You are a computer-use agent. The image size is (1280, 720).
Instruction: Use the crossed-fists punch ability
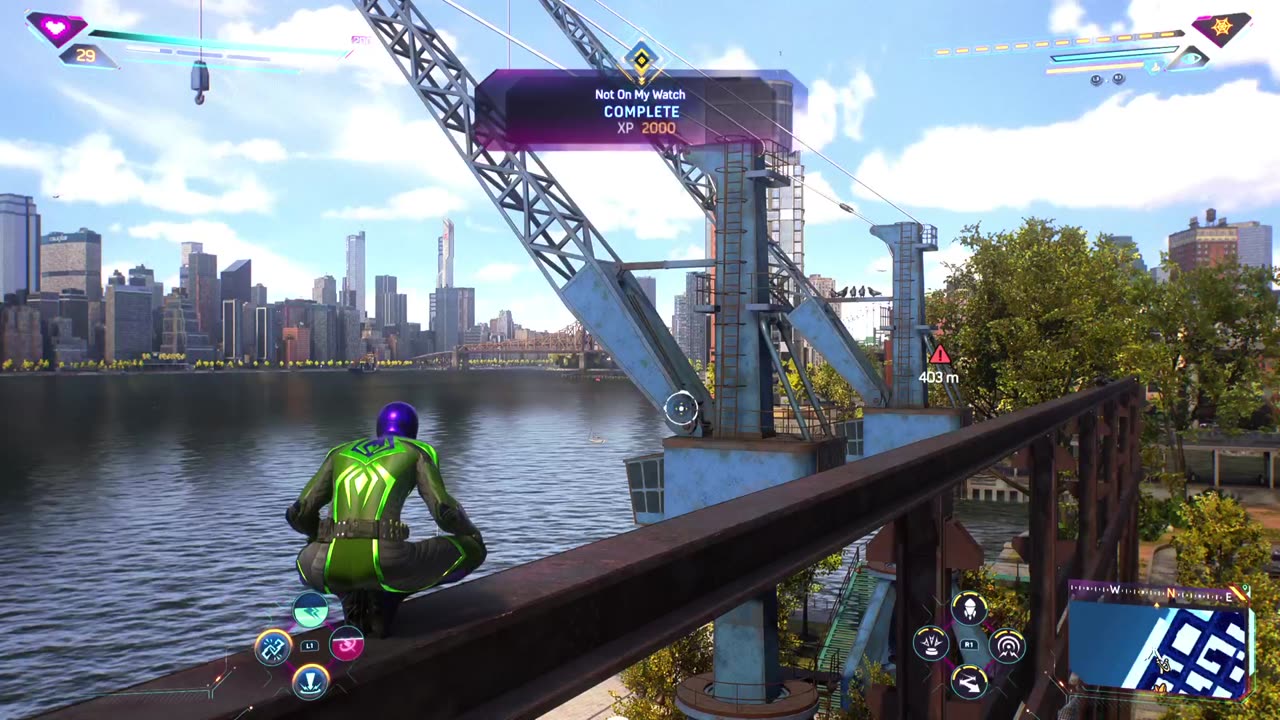pyautogui.click(x=273, y=647)
